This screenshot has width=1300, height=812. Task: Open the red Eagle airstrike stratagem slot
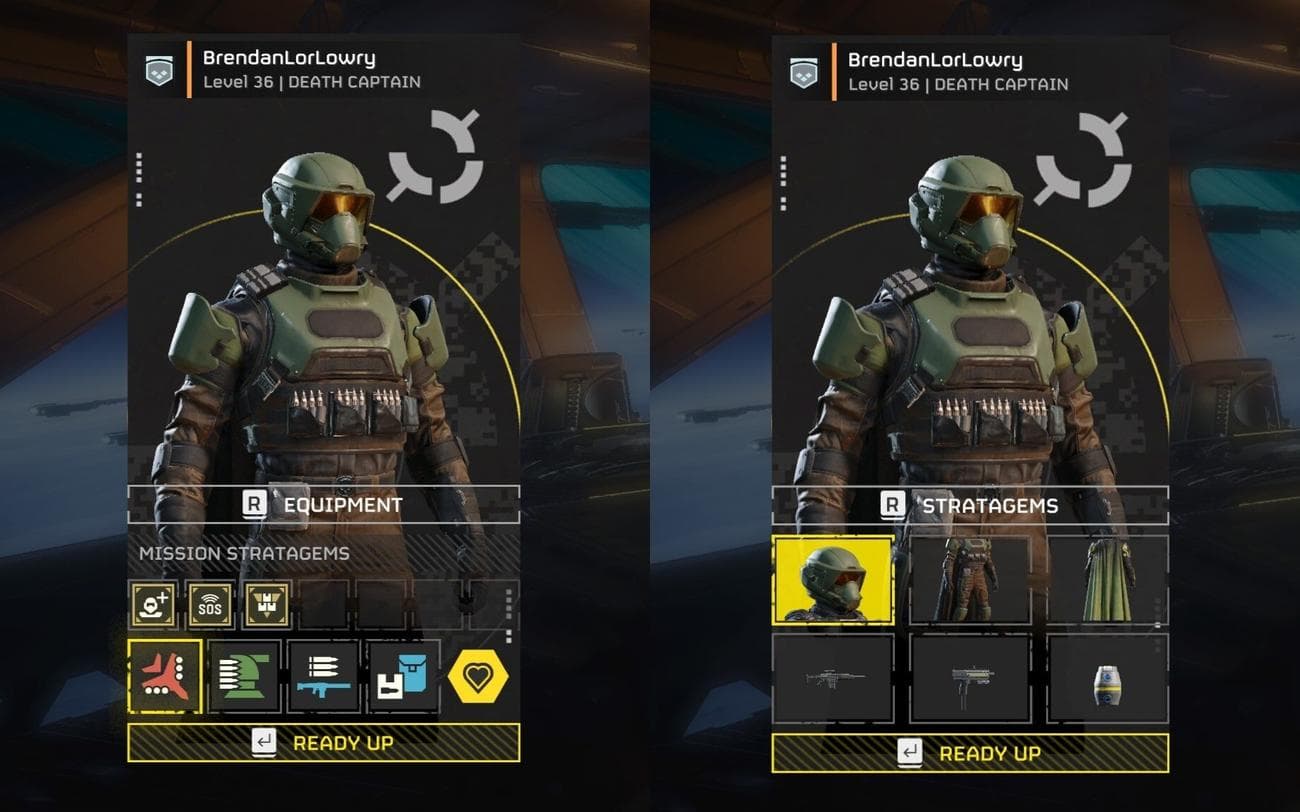pos(165,676)
